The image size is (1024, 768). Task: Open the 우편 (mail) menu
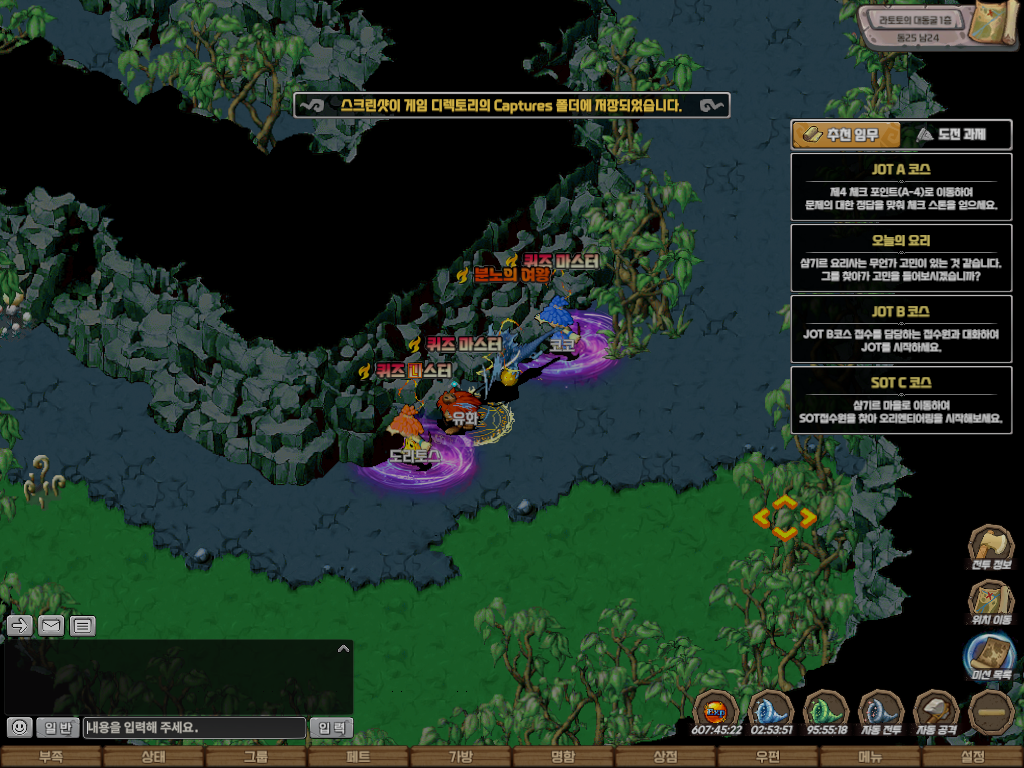[x=767, y=757]
